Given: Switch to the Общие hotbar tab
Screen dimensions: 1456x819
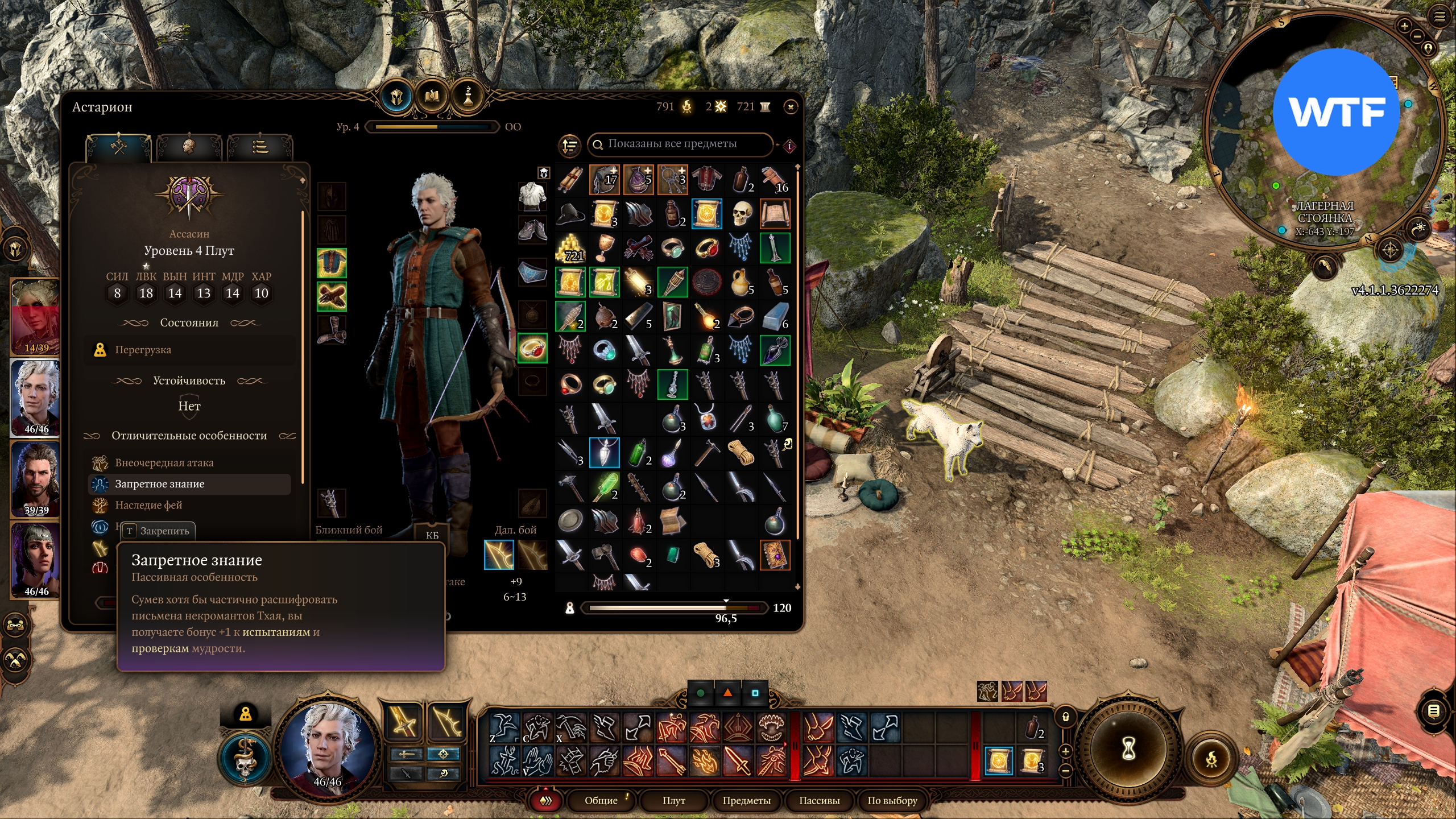Looking at the screenshot, I should 601,800.
